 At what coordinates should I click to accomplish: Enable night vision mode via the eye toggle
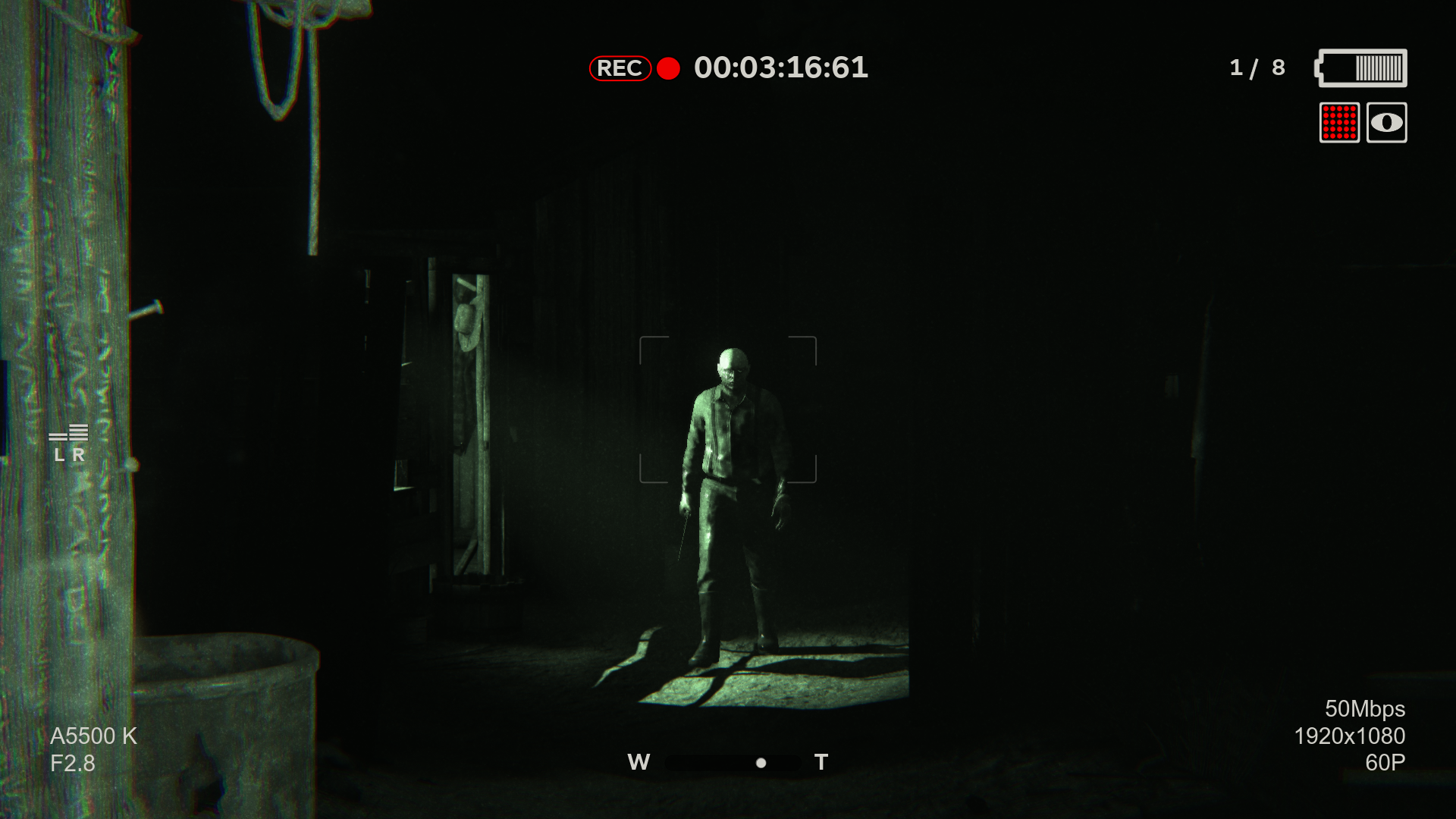click(x=1385, y=124)
